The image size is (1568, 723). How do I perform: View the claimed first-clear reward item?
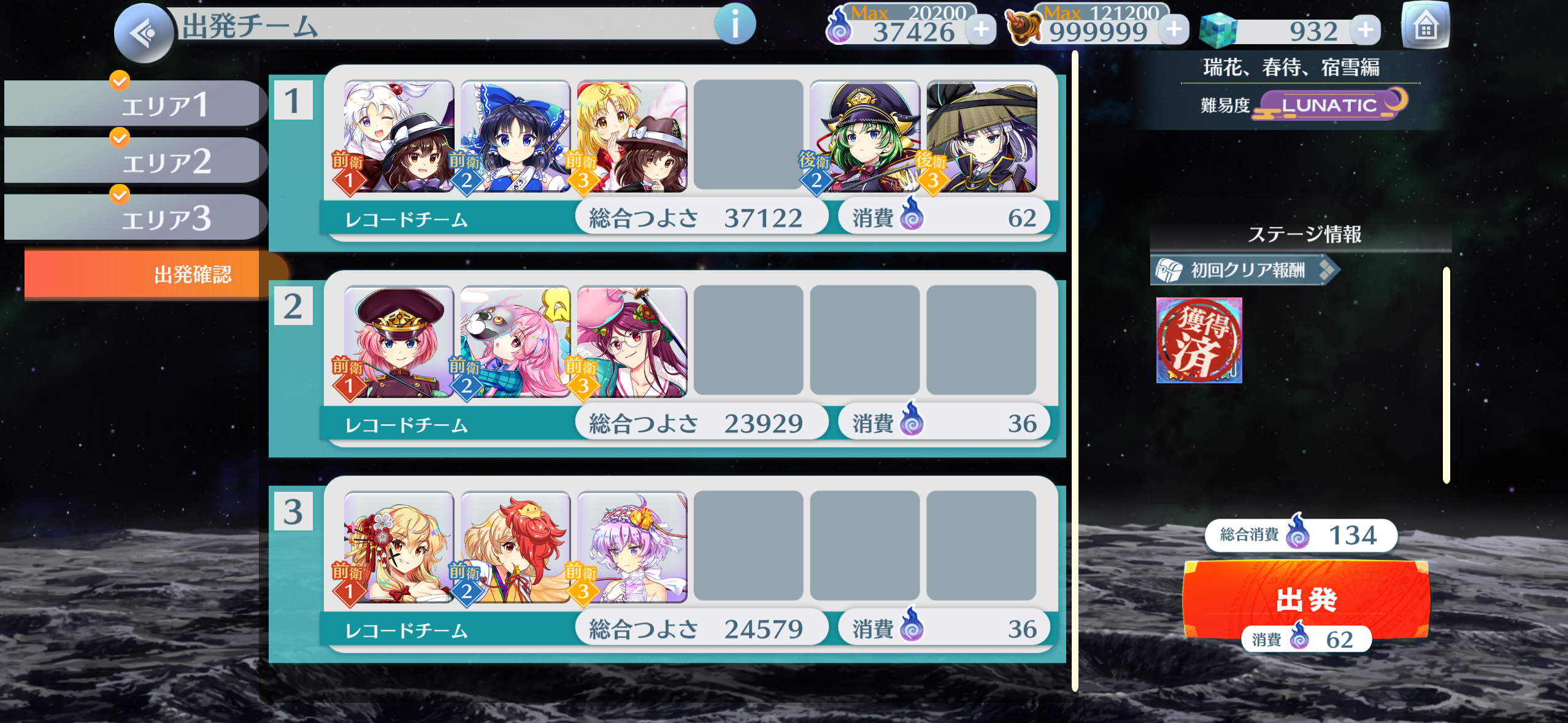tap(1199, 340)
